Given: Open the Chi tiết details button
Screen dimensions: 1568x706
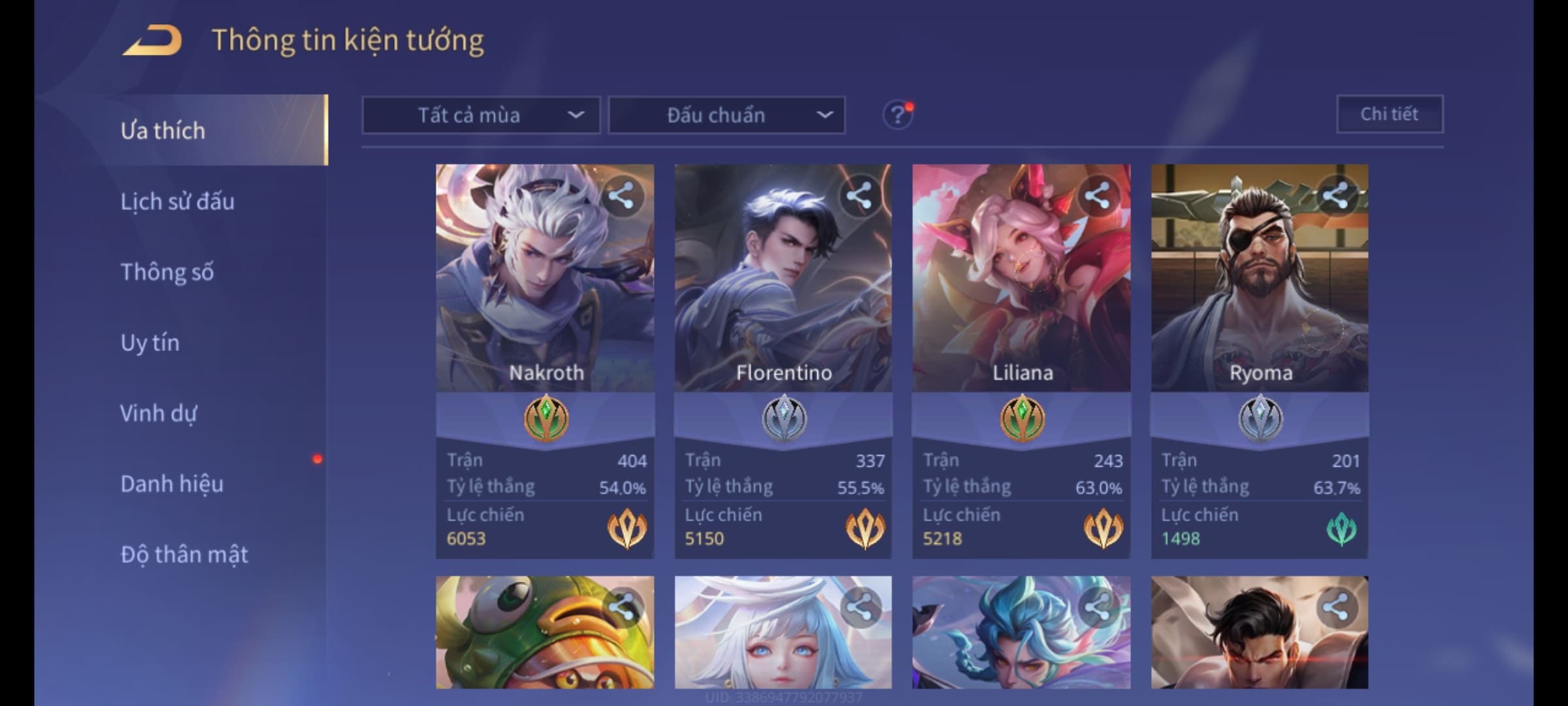Looking at the screenshot, I should click(x=1389, y=114).
